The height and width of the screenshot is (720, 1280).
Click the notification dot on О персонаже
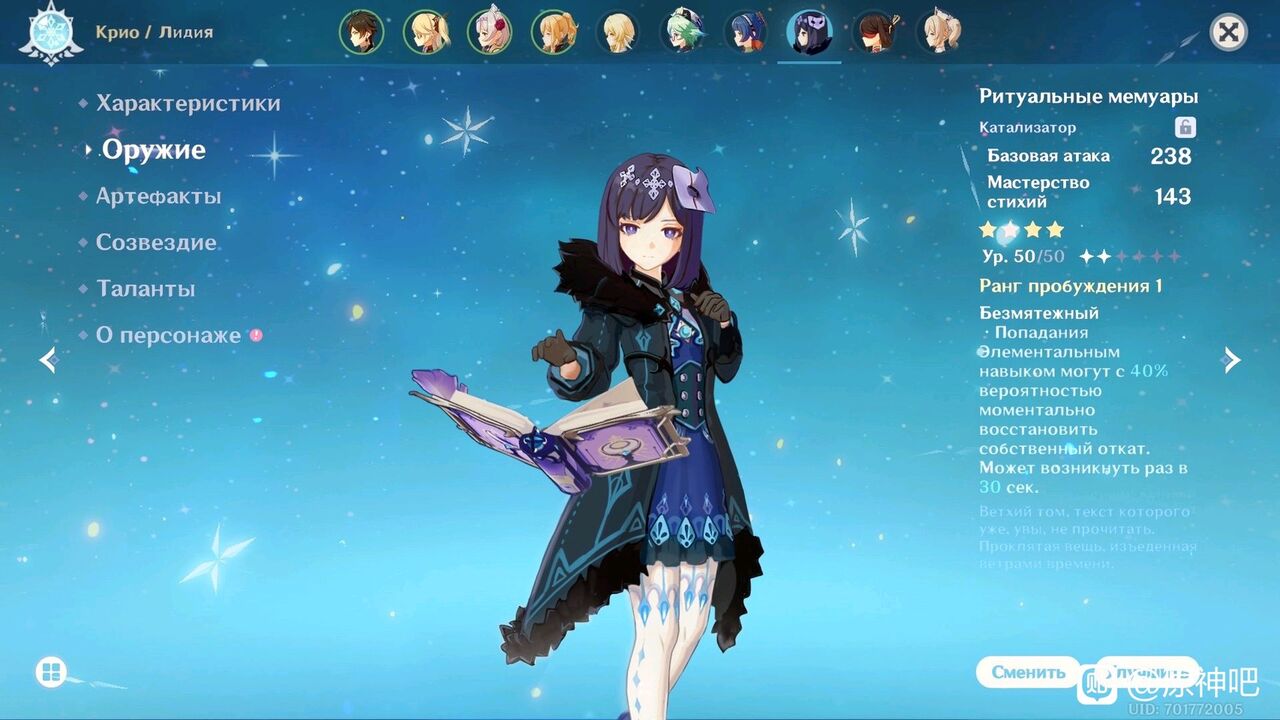[x=253, y=337]
